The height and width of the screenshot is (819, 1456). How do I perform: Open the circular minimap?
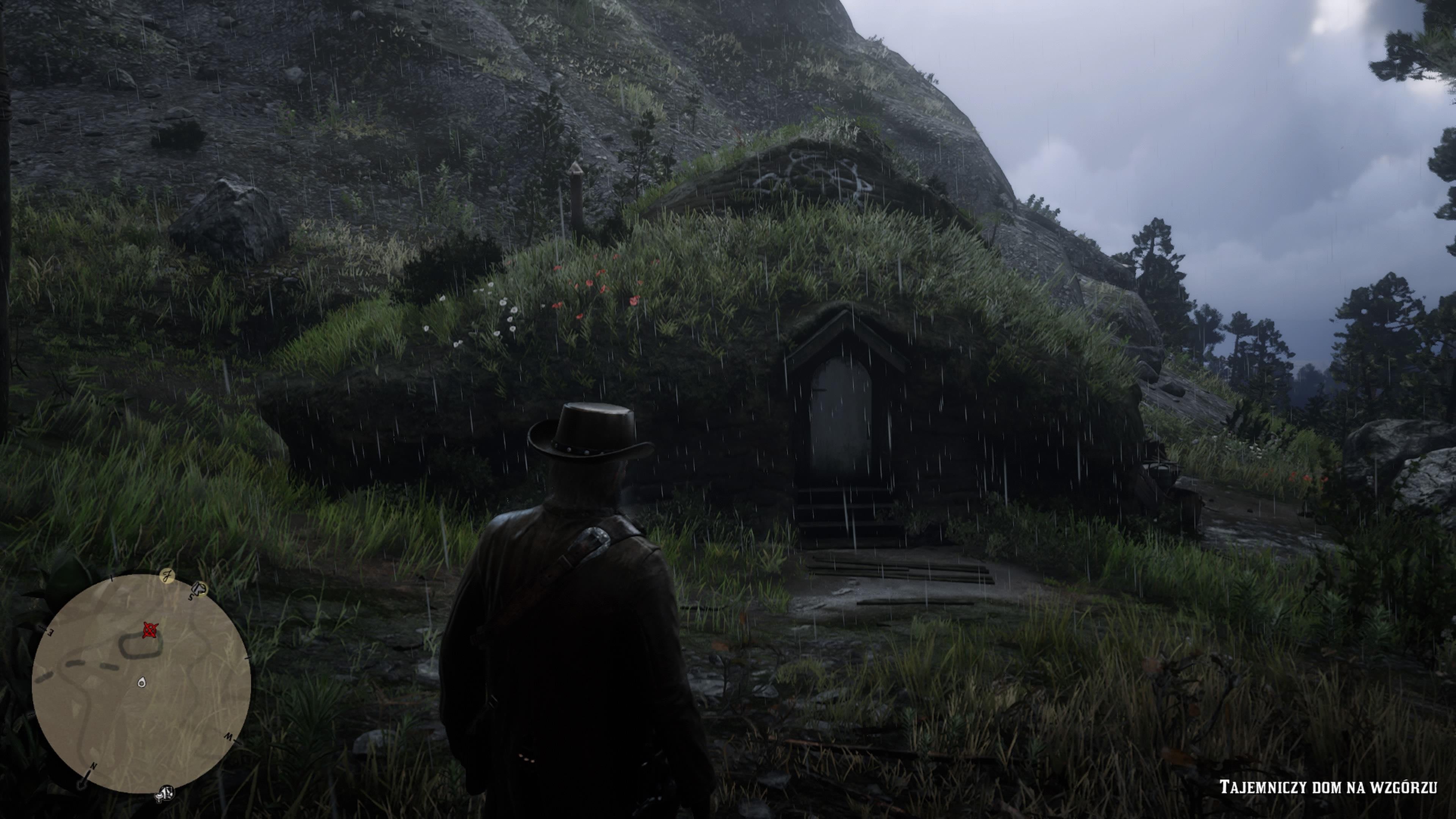[141, 683]
